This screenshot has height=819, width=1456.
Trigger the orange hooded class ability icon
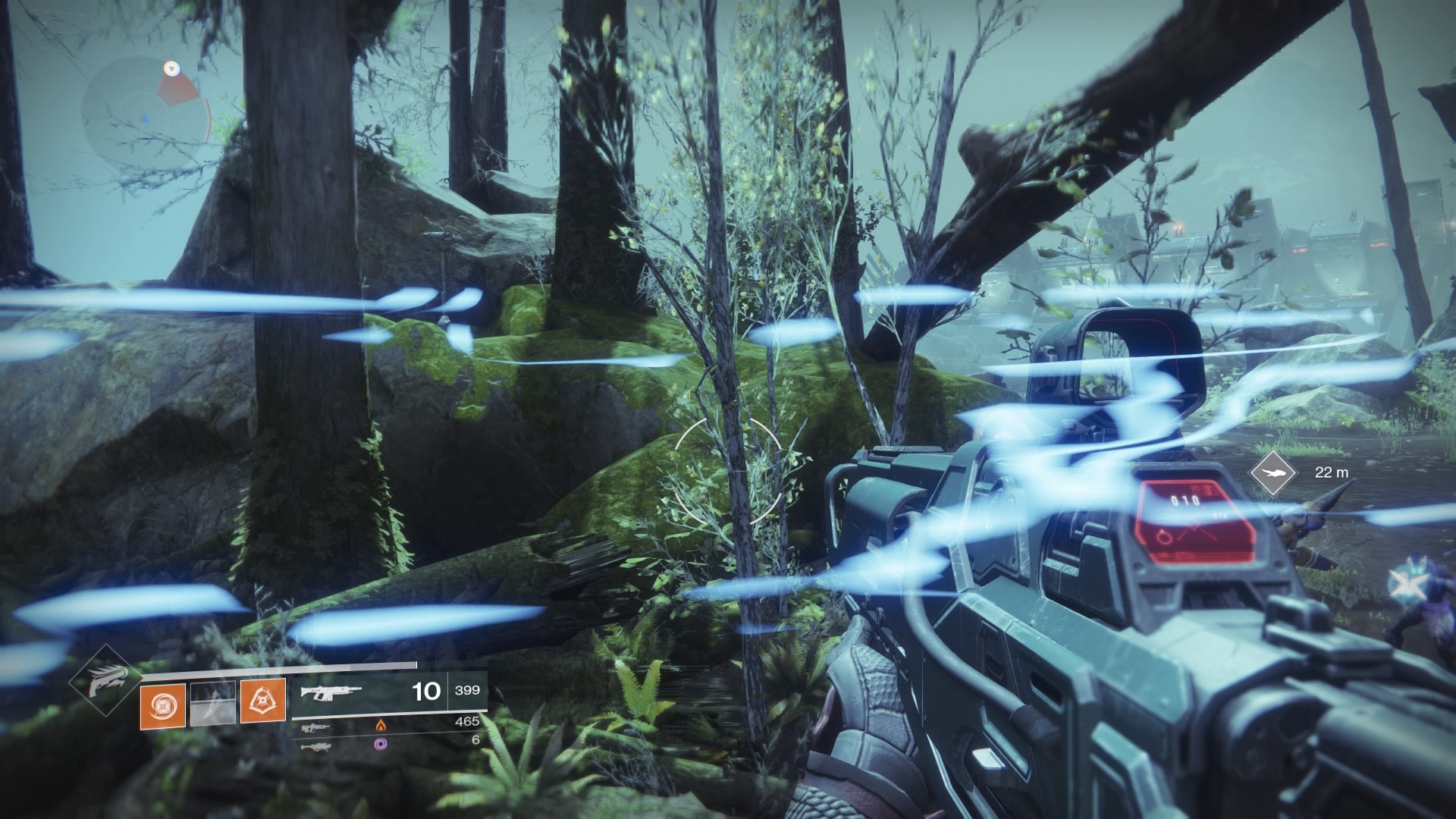click(x=263, y=701)
